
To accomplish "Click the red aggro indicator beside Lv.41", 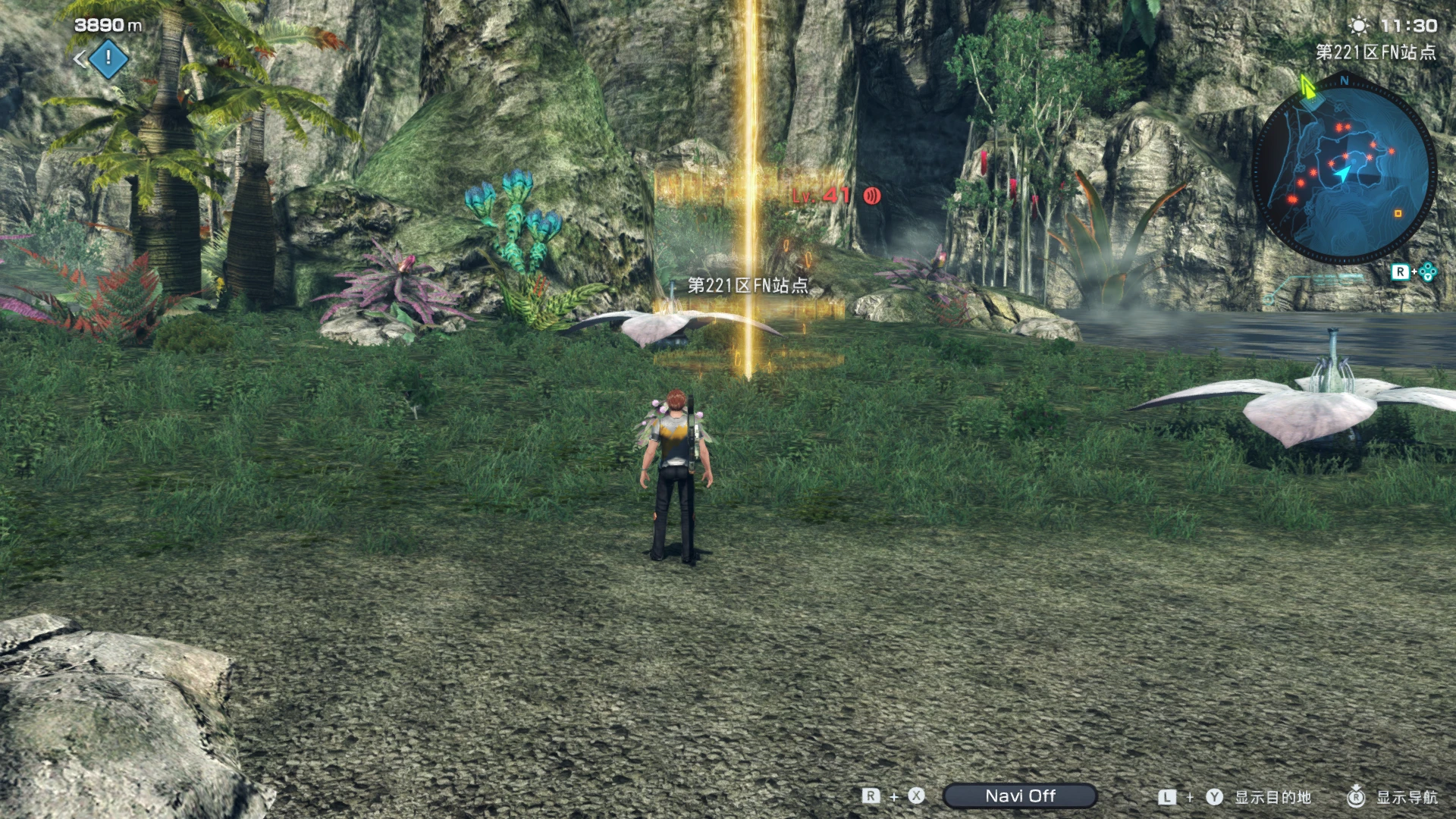I will 871,195.
